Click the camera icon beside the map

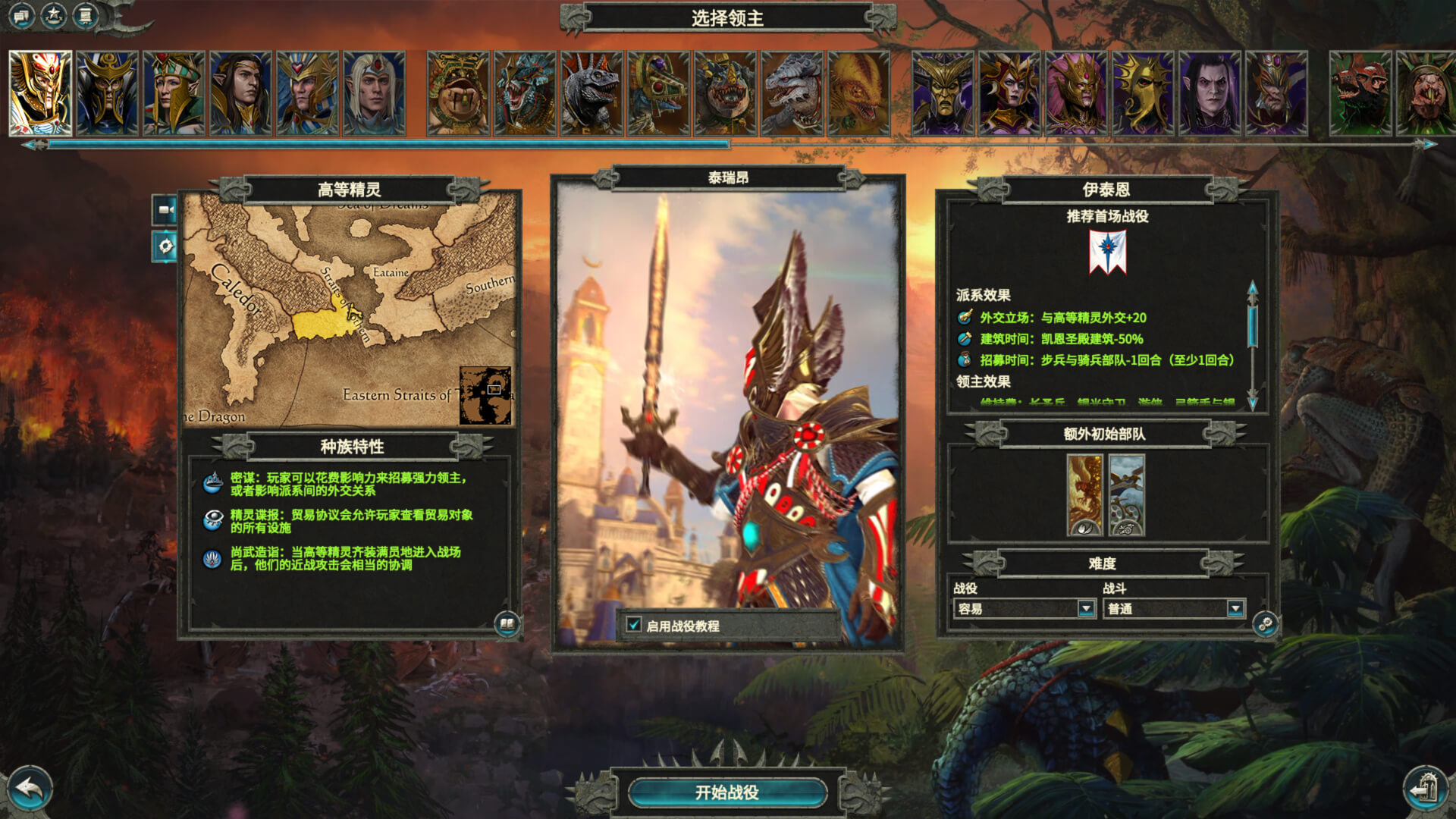[165, 210]
